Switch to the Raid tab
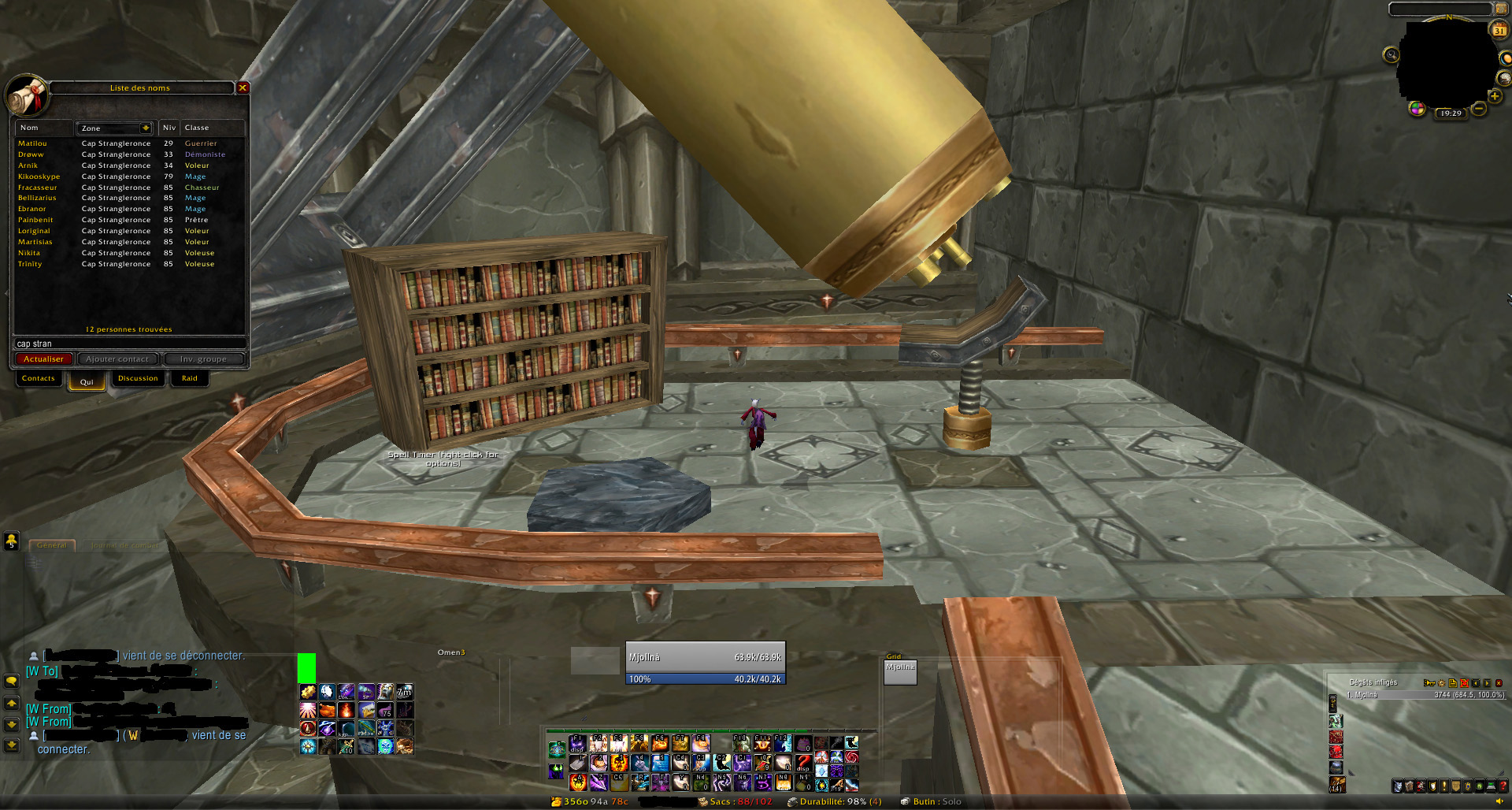Viewport: 1512px width, 810px height. [190, 379]
